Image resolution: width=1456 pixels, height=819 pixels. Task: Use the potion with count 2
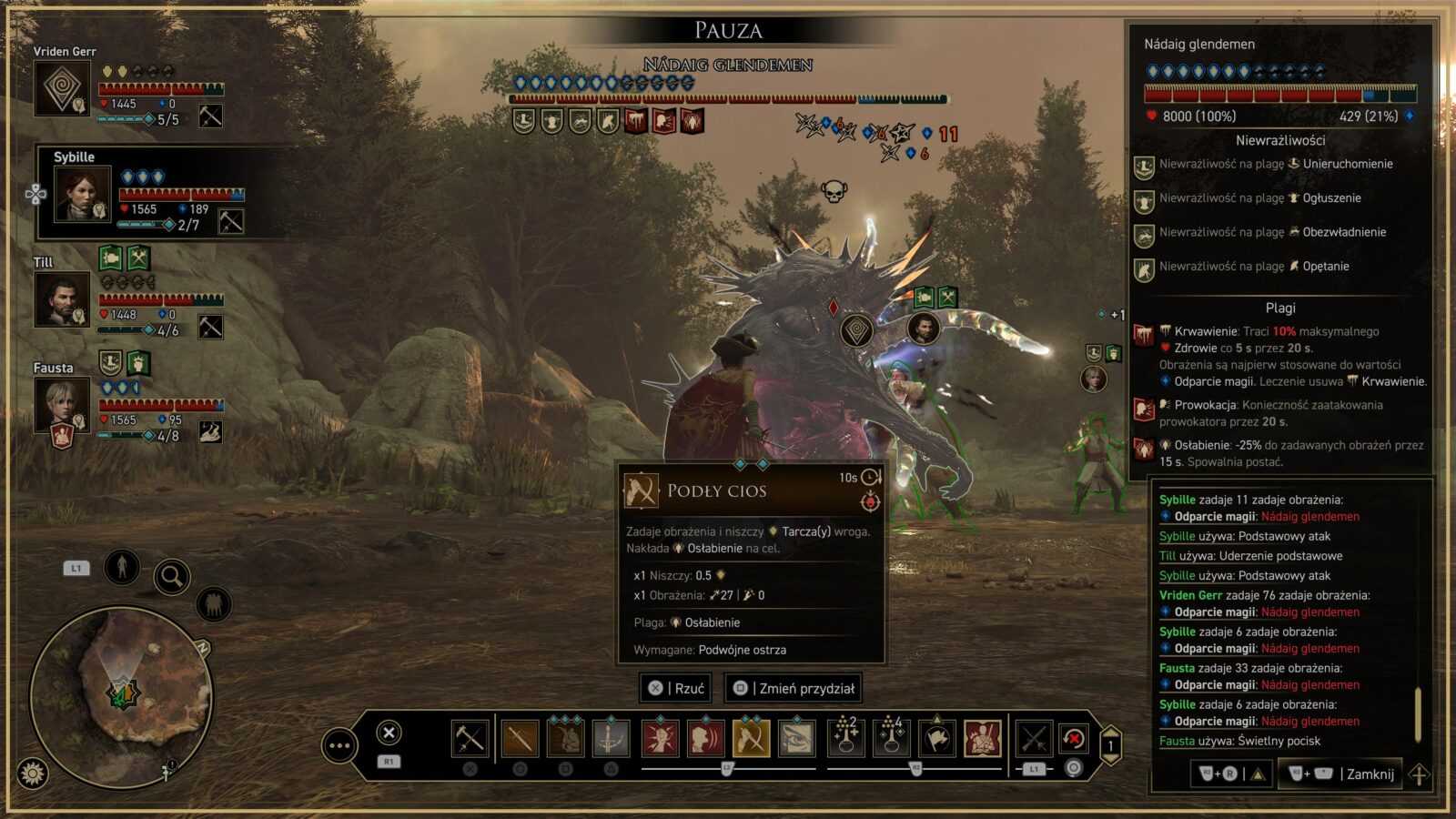(845, 737)
